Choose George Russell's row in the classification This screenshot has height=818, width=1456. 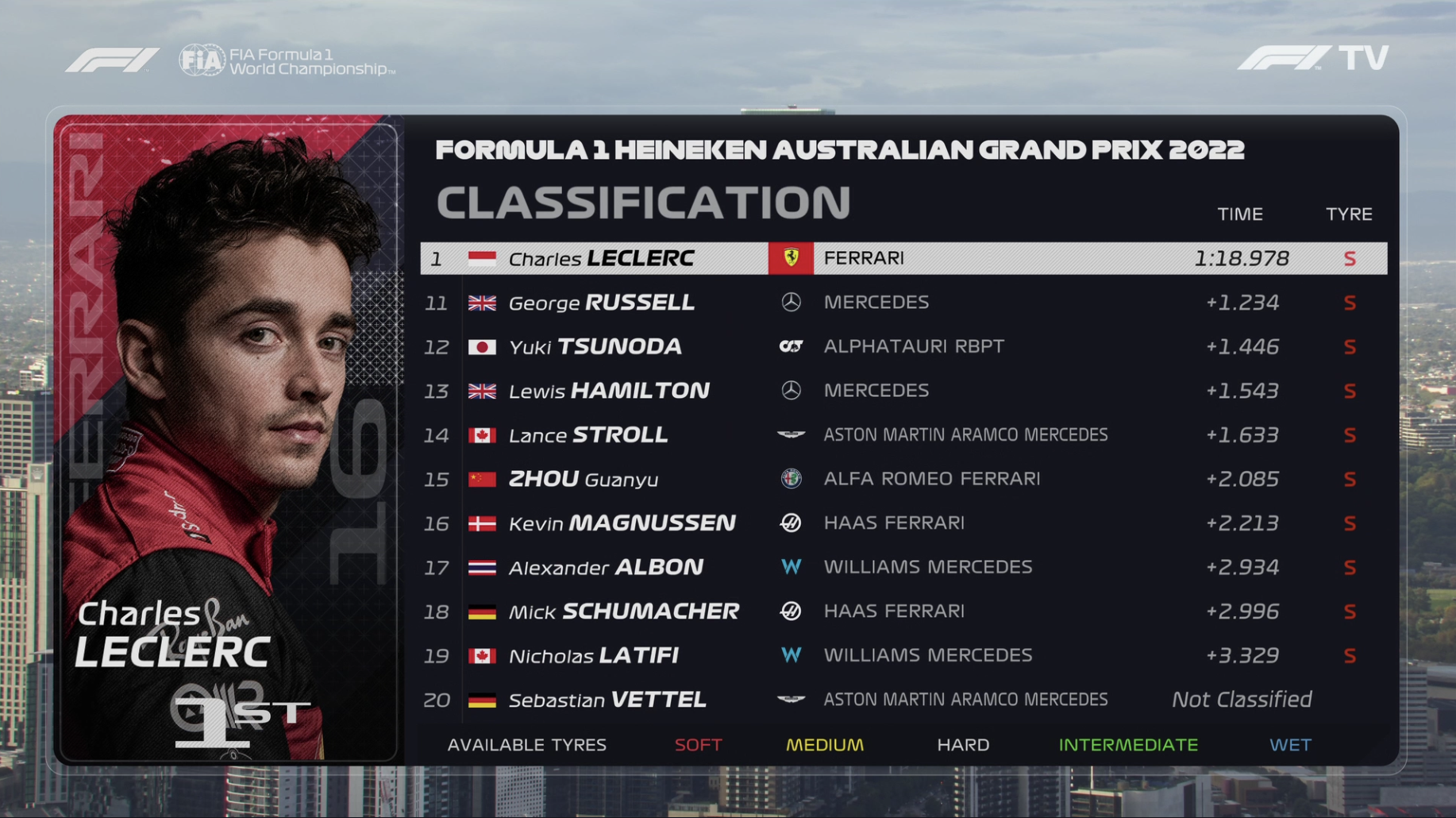903,303
